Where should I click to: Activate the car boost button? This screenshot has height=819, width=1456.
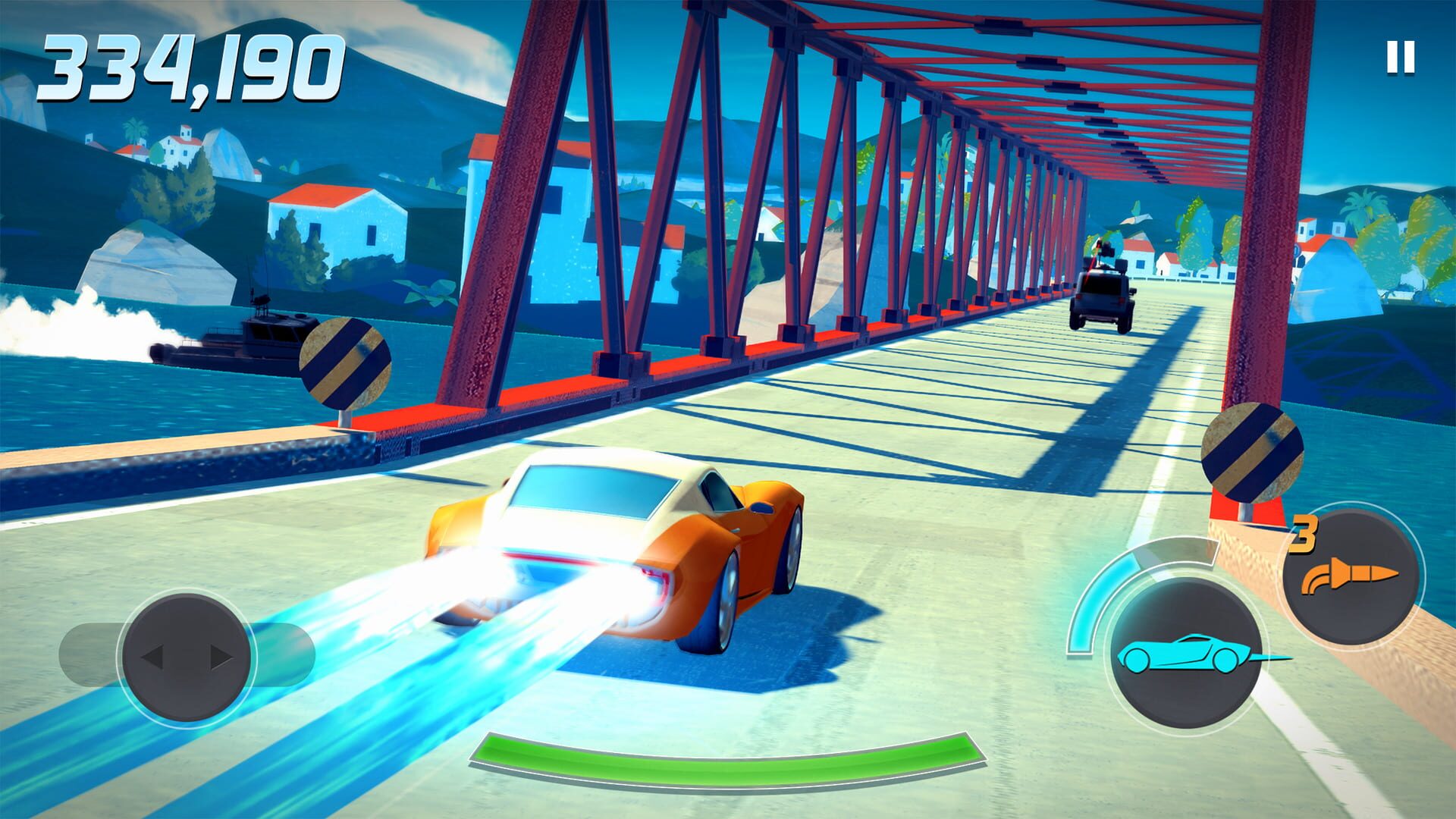click(1181, 652)
